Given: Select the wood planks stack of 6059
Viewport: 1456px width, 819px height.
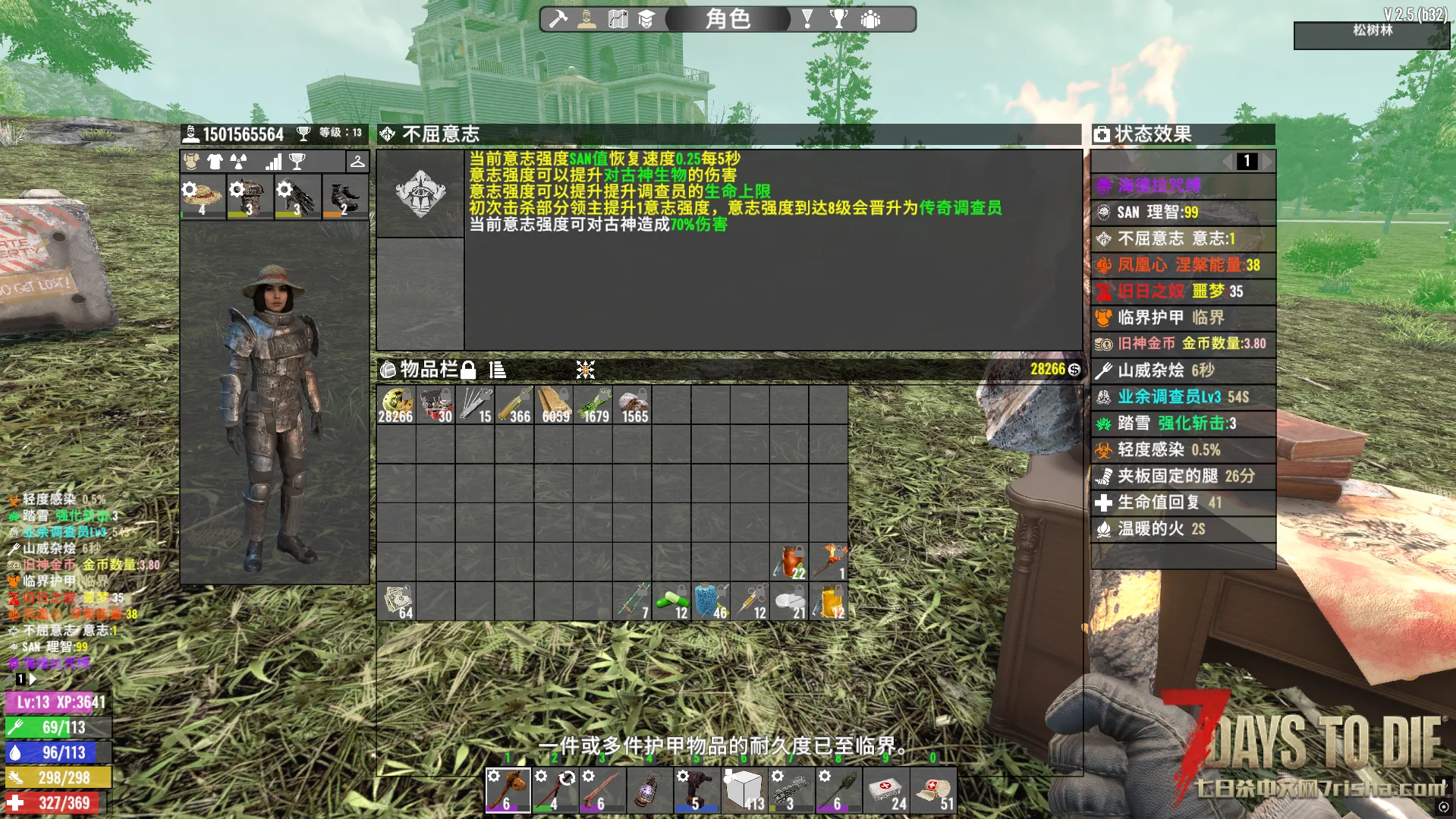Looking at the screenshot, I should [554, 405].
